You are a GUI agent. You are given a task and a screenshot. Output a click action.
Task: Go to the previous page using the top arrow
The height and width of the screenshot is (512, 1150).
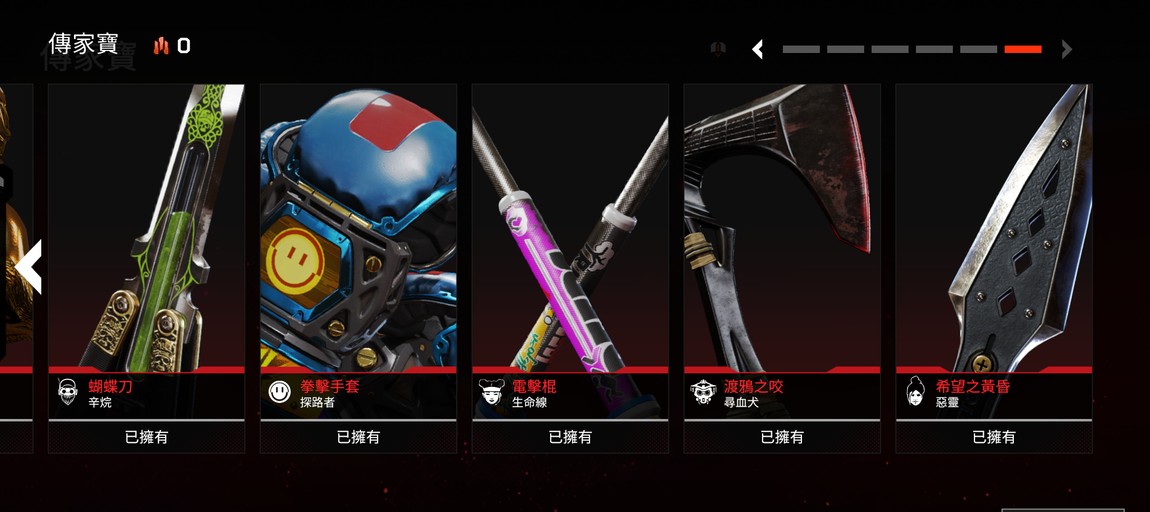point(758,49)
